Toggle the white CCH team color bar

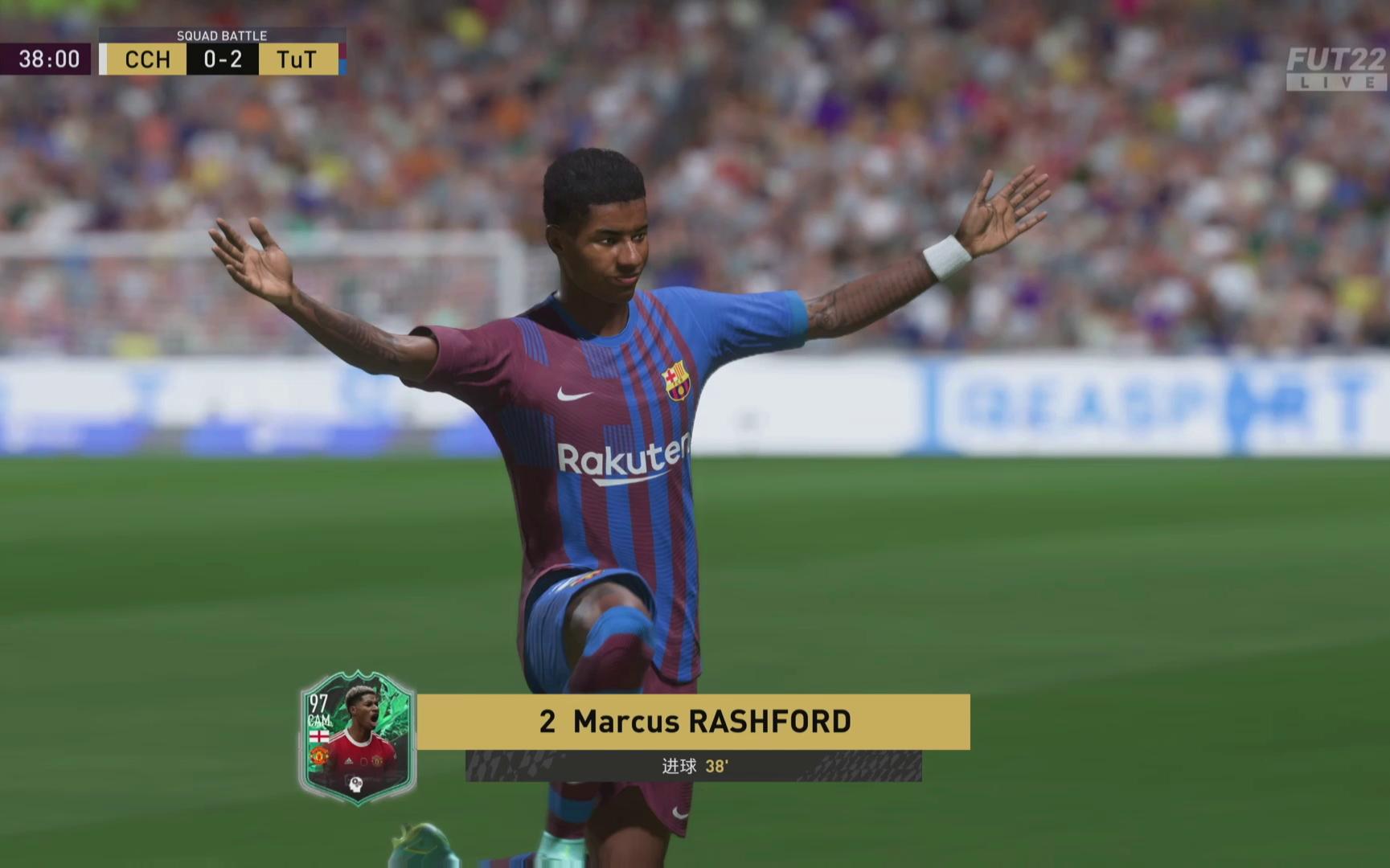pos(103,59)
